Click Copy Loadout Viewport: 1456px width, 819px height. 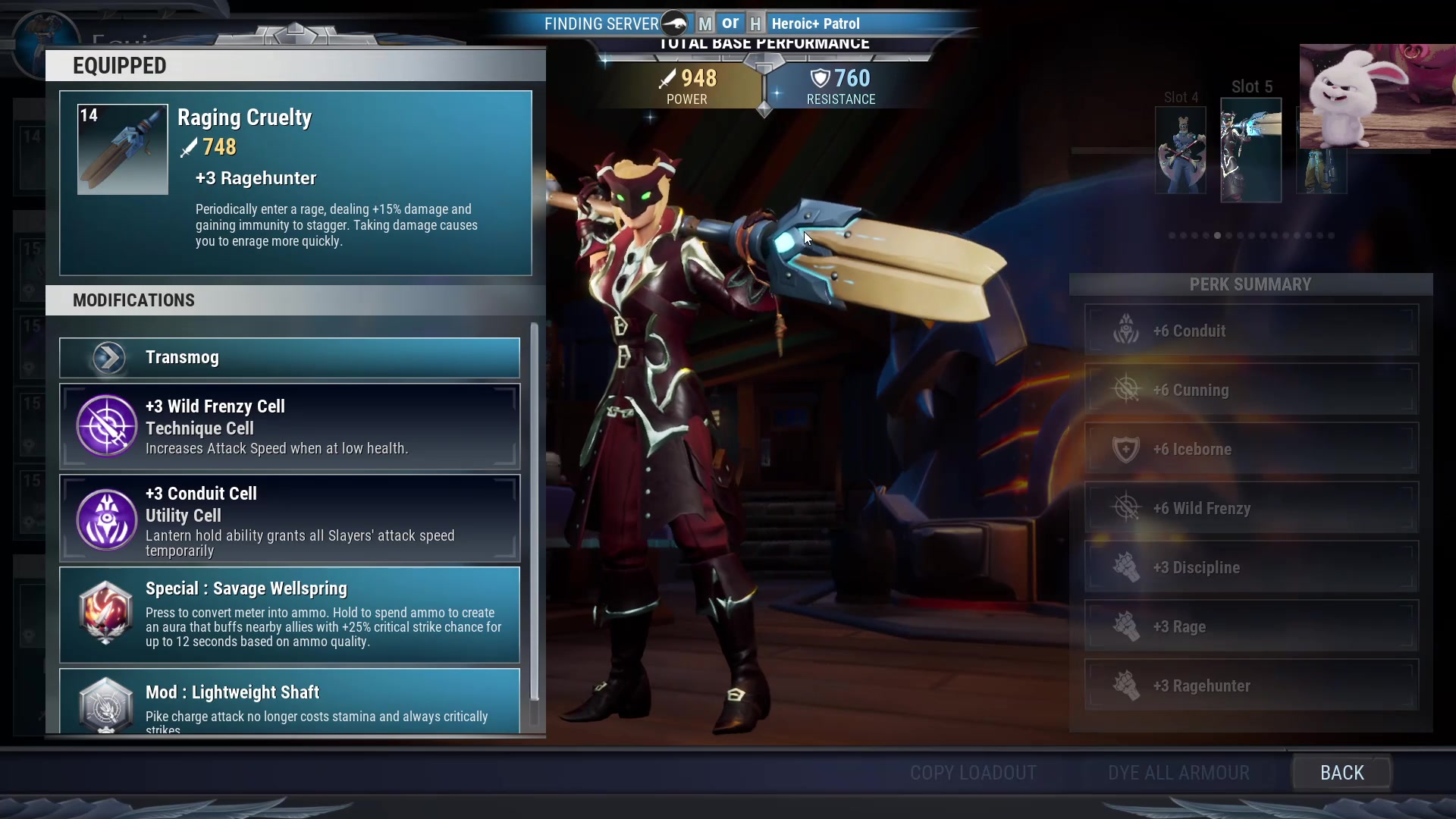point(973,773)
